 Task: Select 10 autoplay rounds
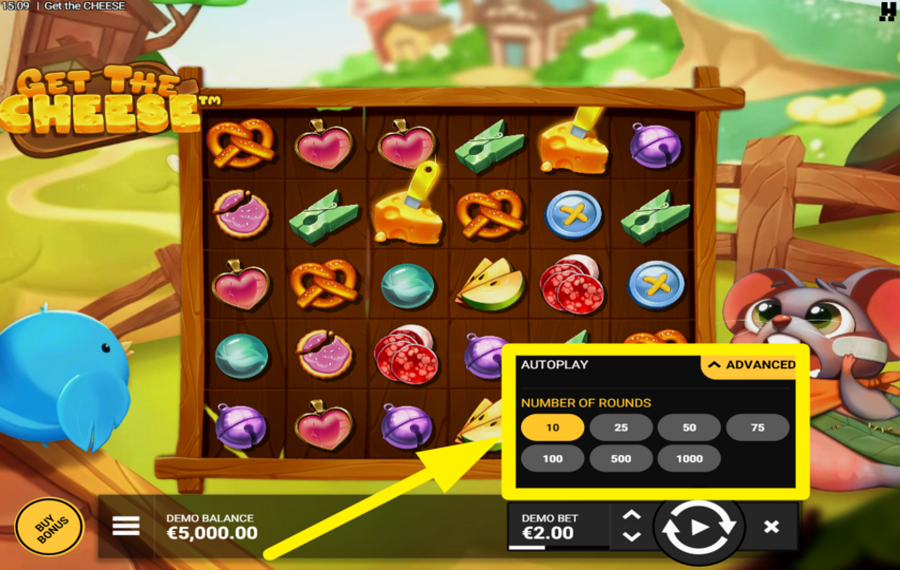[552, 428]
